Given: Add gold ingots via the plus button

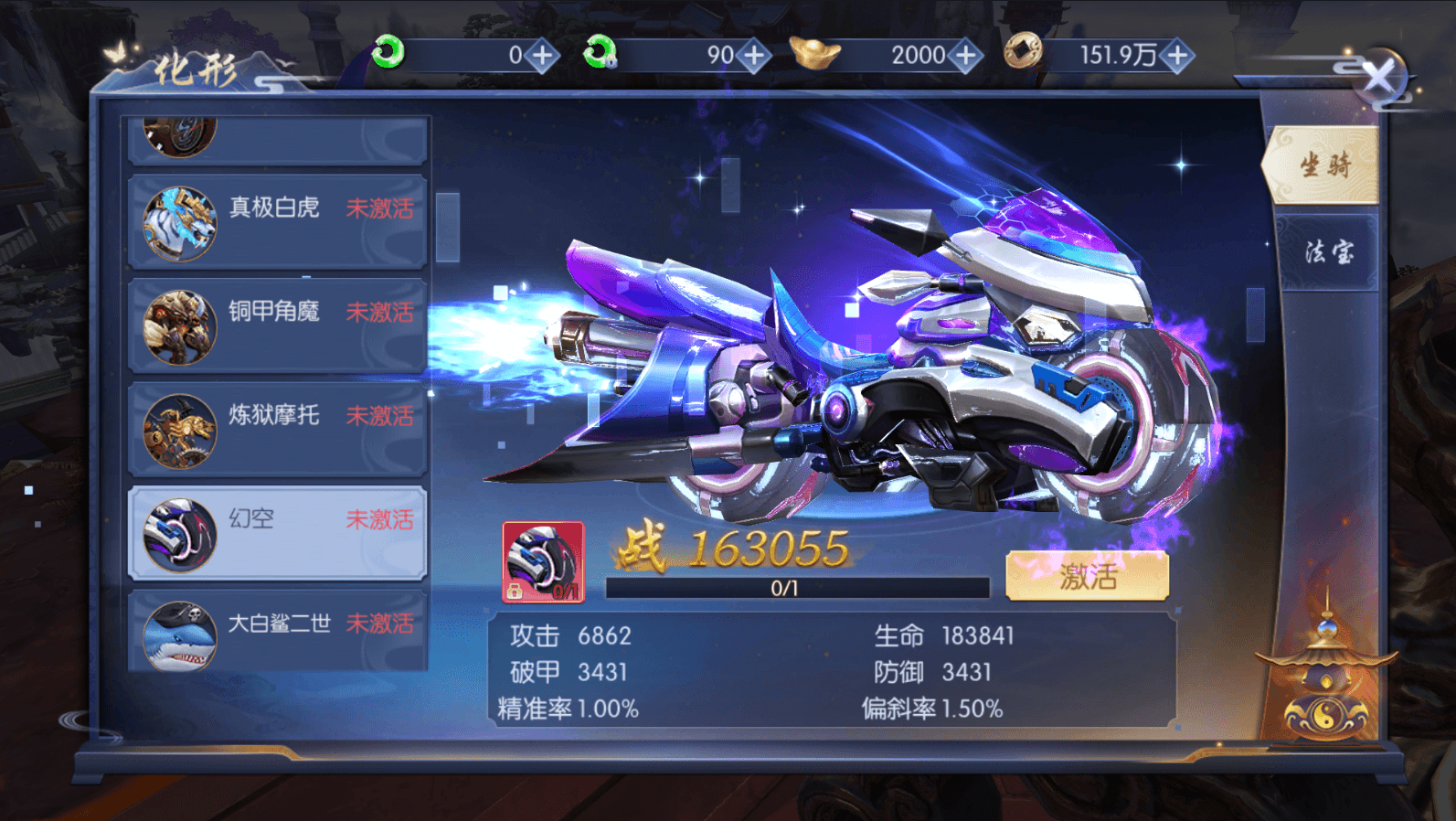Looking at the screenshot, I should click(x=964, y=55).
